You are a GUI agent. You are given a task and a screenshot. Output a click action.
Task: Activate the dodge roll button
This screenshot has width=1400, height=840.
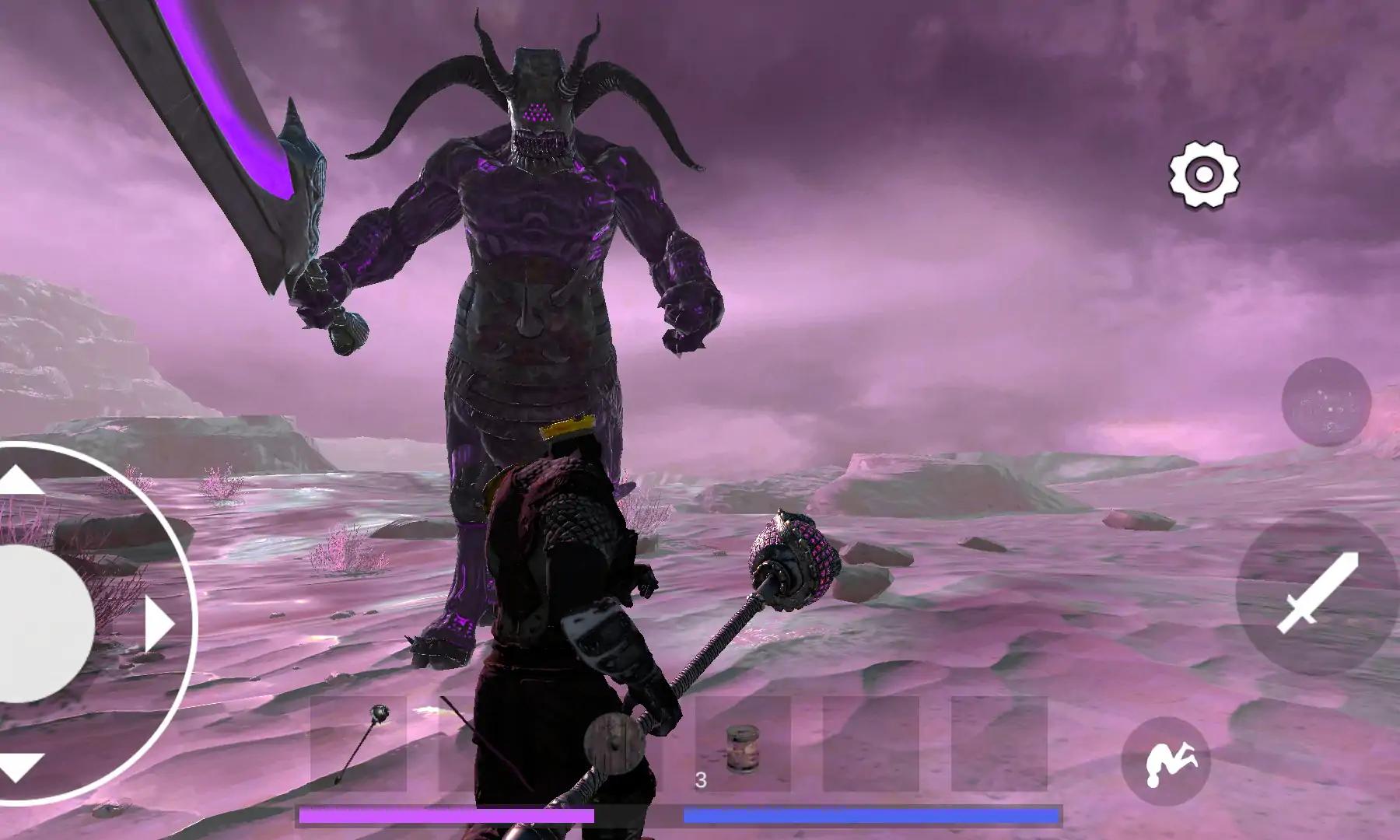pos(1166,761)
